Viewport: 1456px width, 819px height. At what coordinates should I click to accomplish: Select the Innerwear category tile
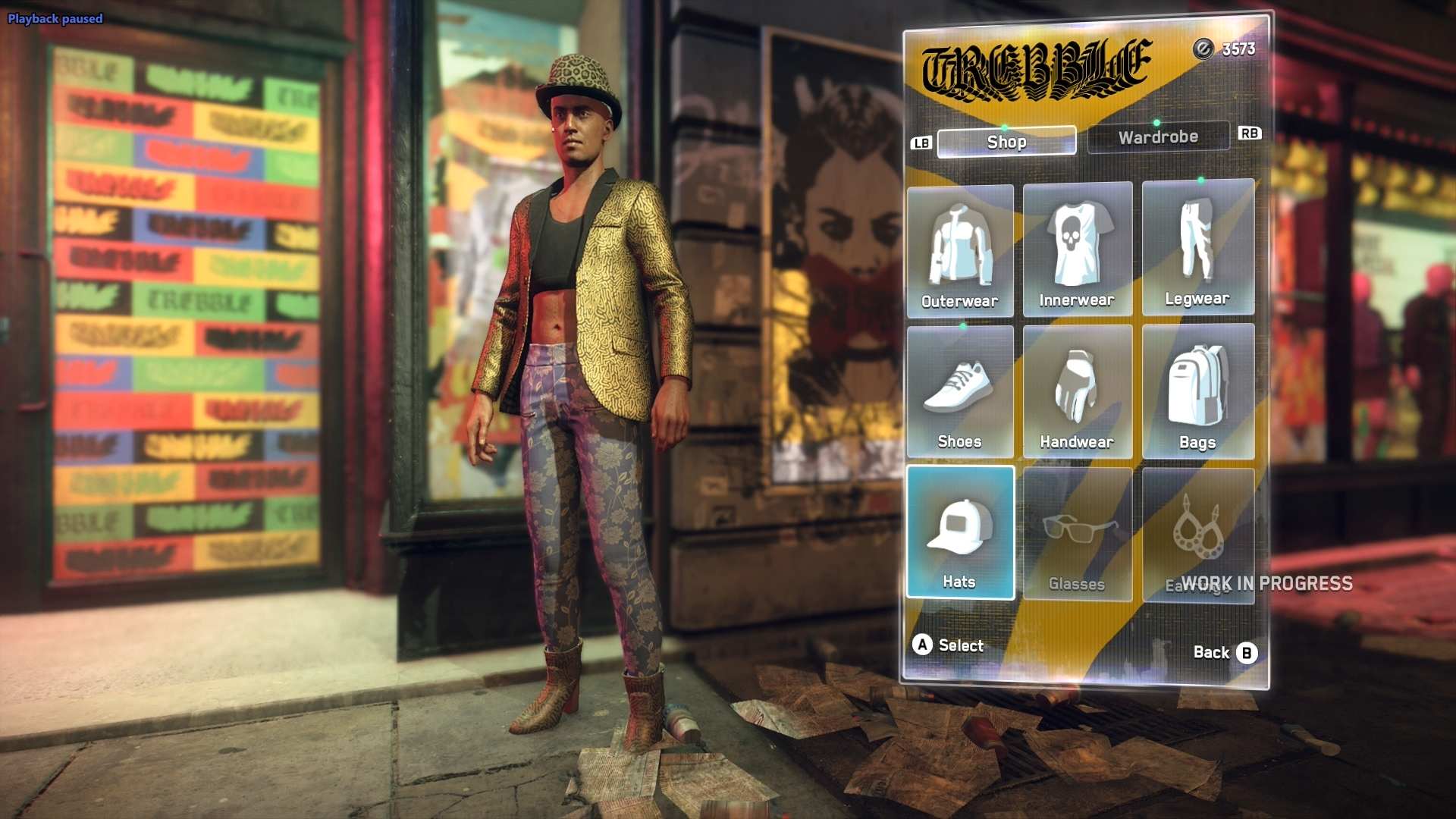pyautogui.click(x=1077, y=249)
